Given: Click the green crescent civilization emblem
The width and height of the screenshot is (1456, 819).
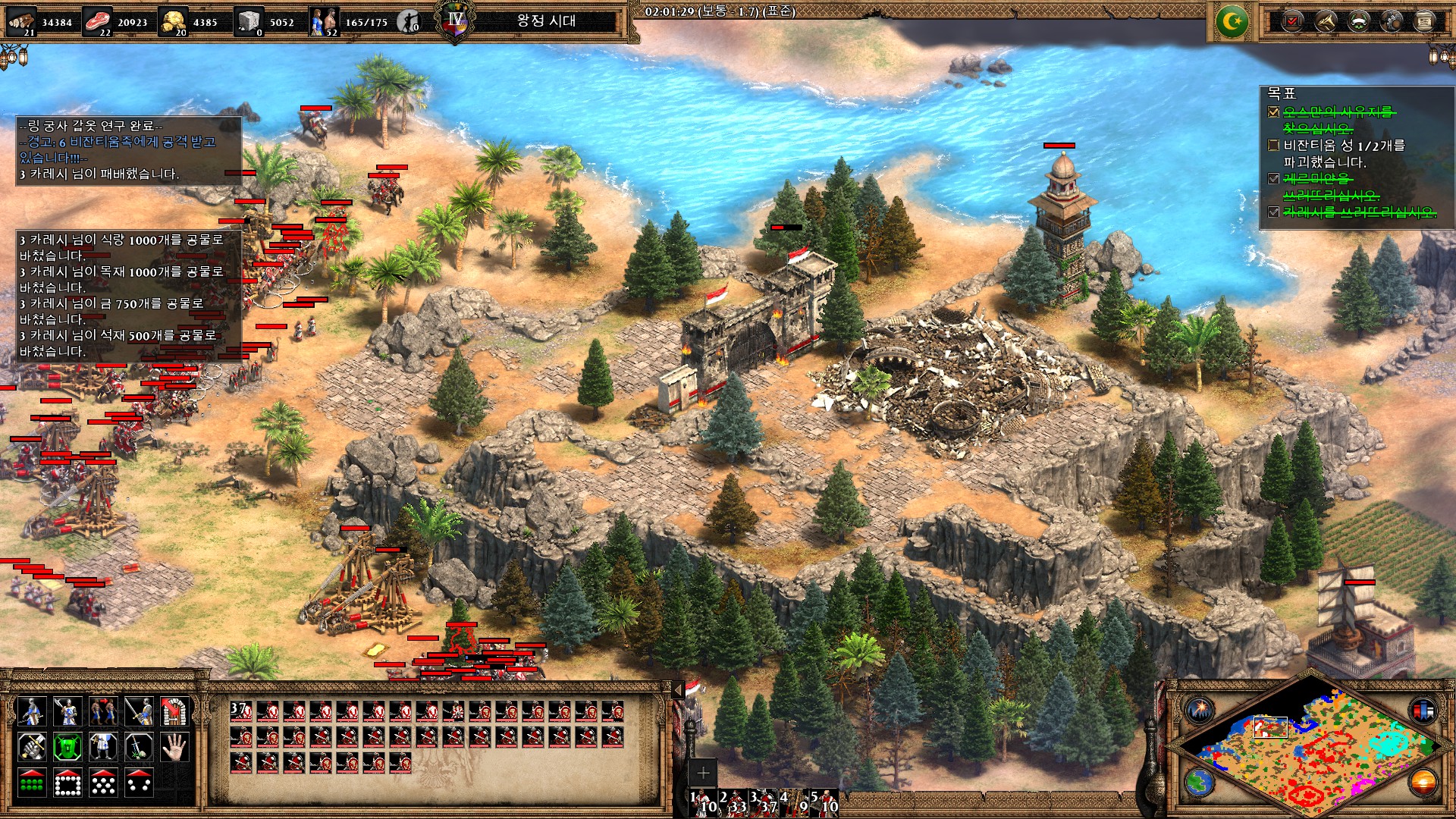Looking at the screenshot, I should [1232, 22].
